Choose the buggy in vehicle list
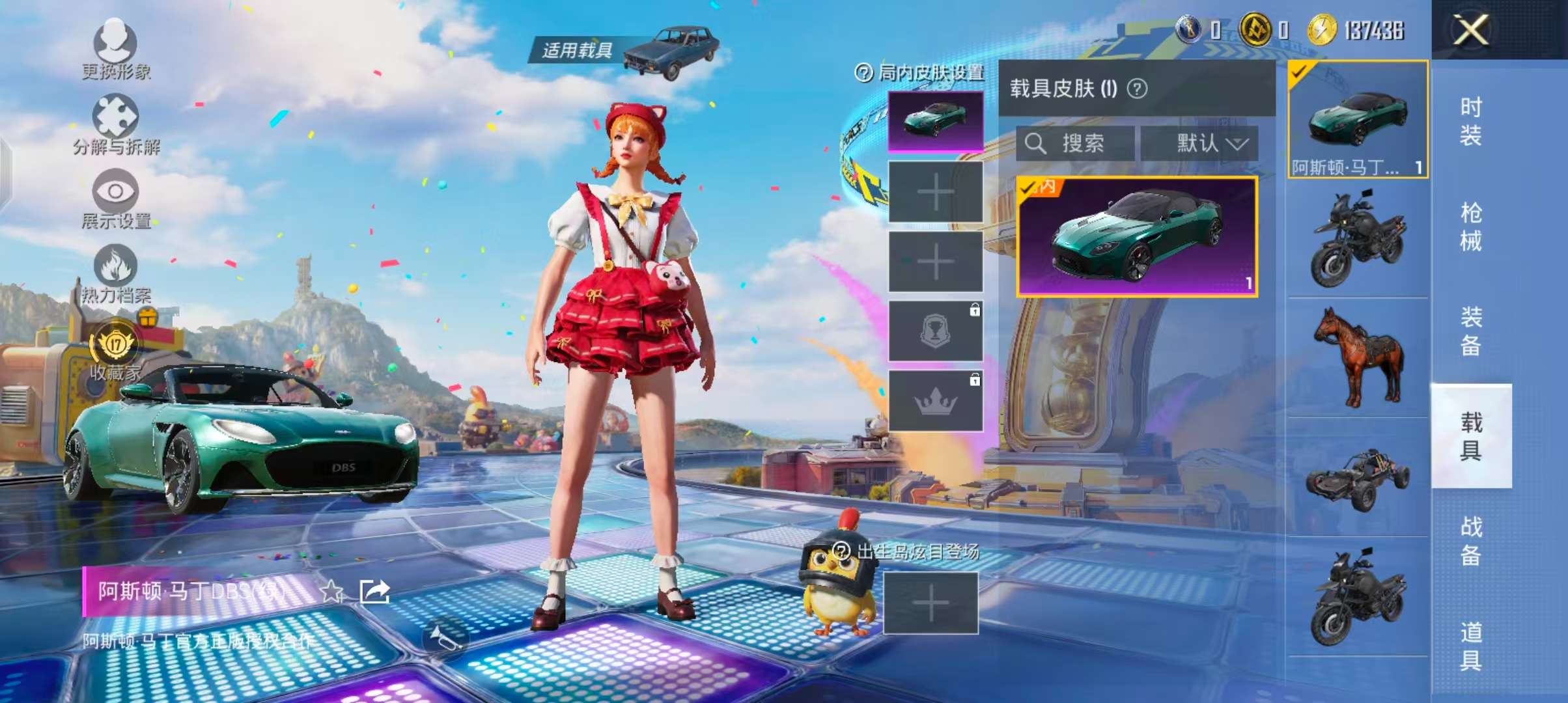The width and height of the screenshot is (1568, 703). click(1357, 478)
